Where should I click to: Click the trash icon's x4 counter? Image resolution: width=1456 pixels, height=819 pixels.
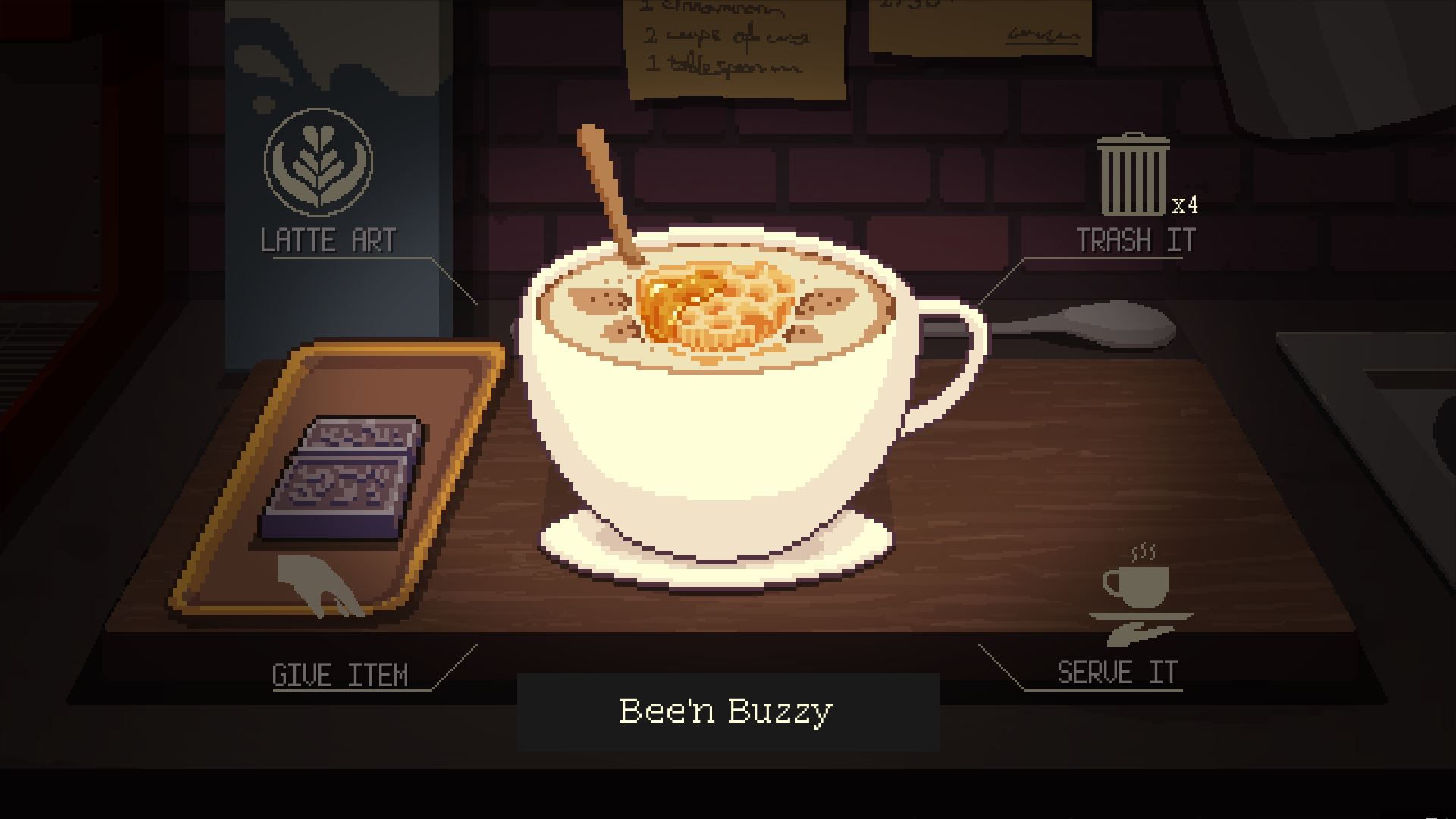(1183, 203)
